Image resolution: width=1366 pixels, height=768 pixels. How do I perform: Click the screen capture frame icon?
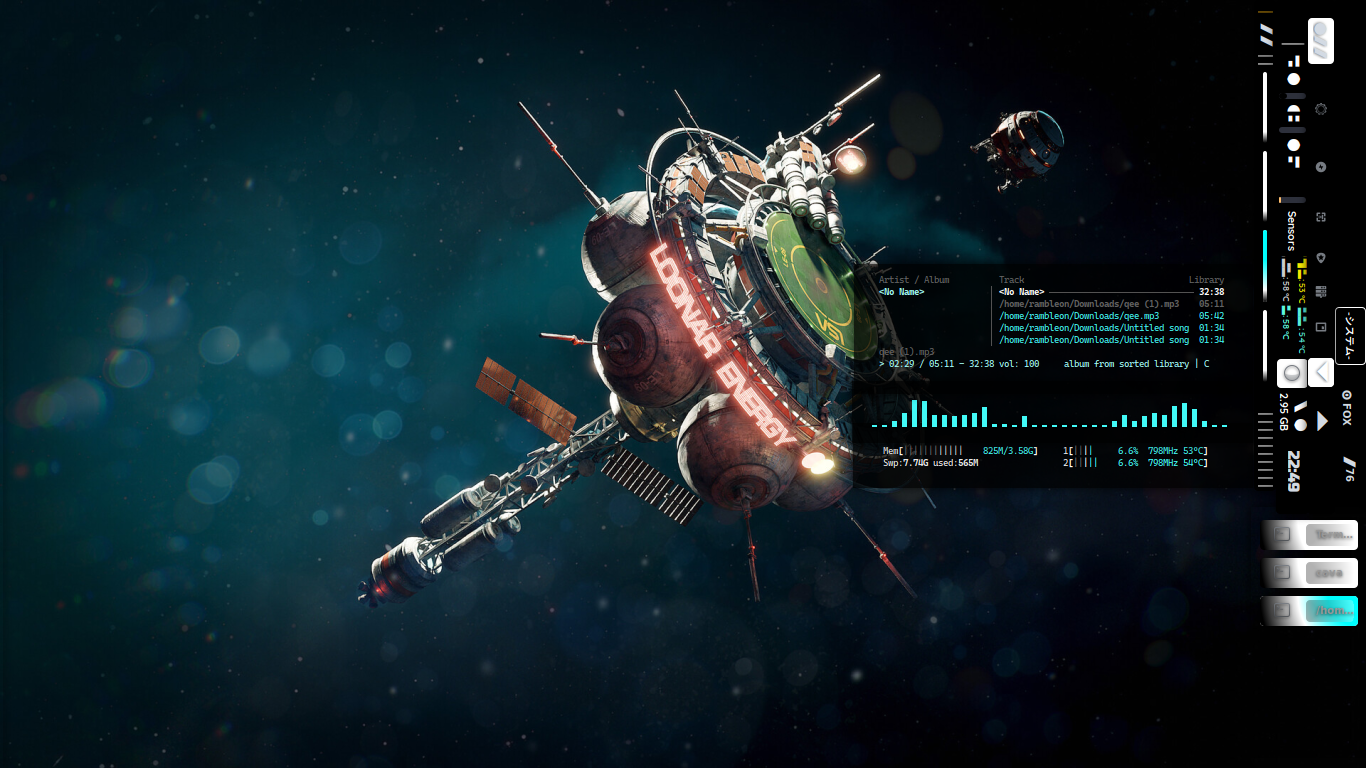(x=1321, y=217)
